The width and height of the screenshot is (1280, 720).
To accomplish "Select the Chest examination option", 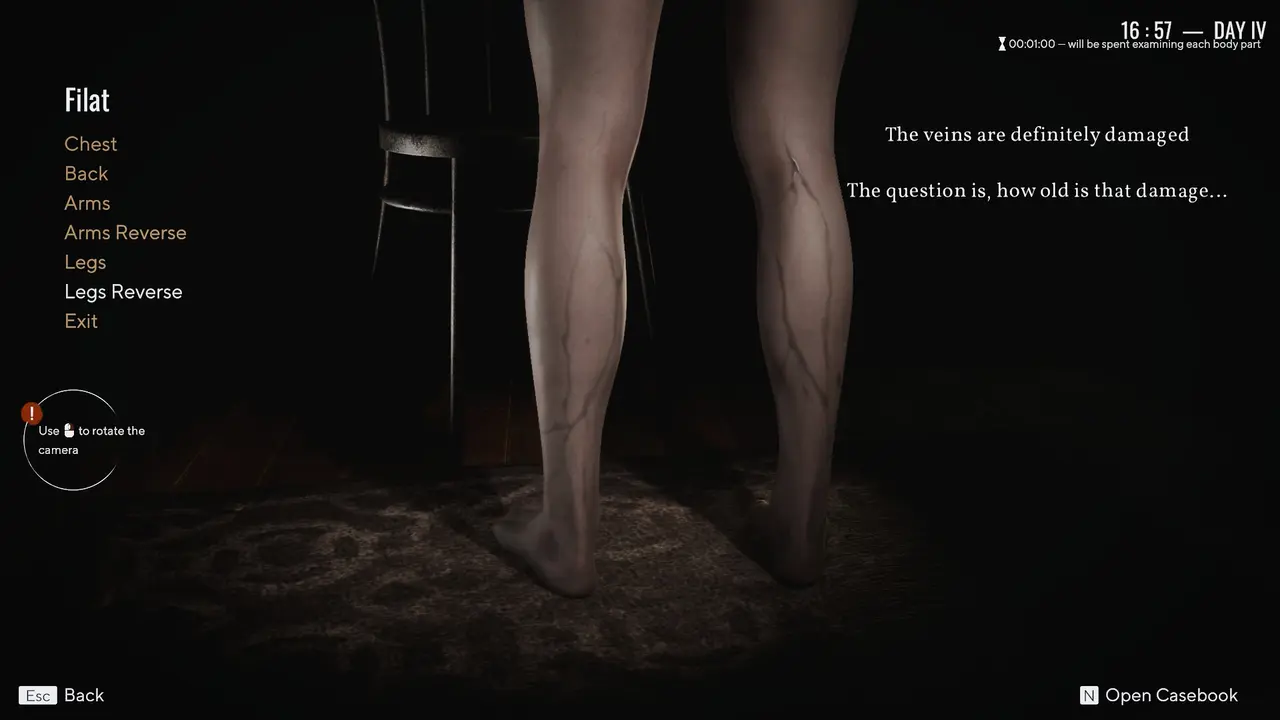I will coord(90,144).
